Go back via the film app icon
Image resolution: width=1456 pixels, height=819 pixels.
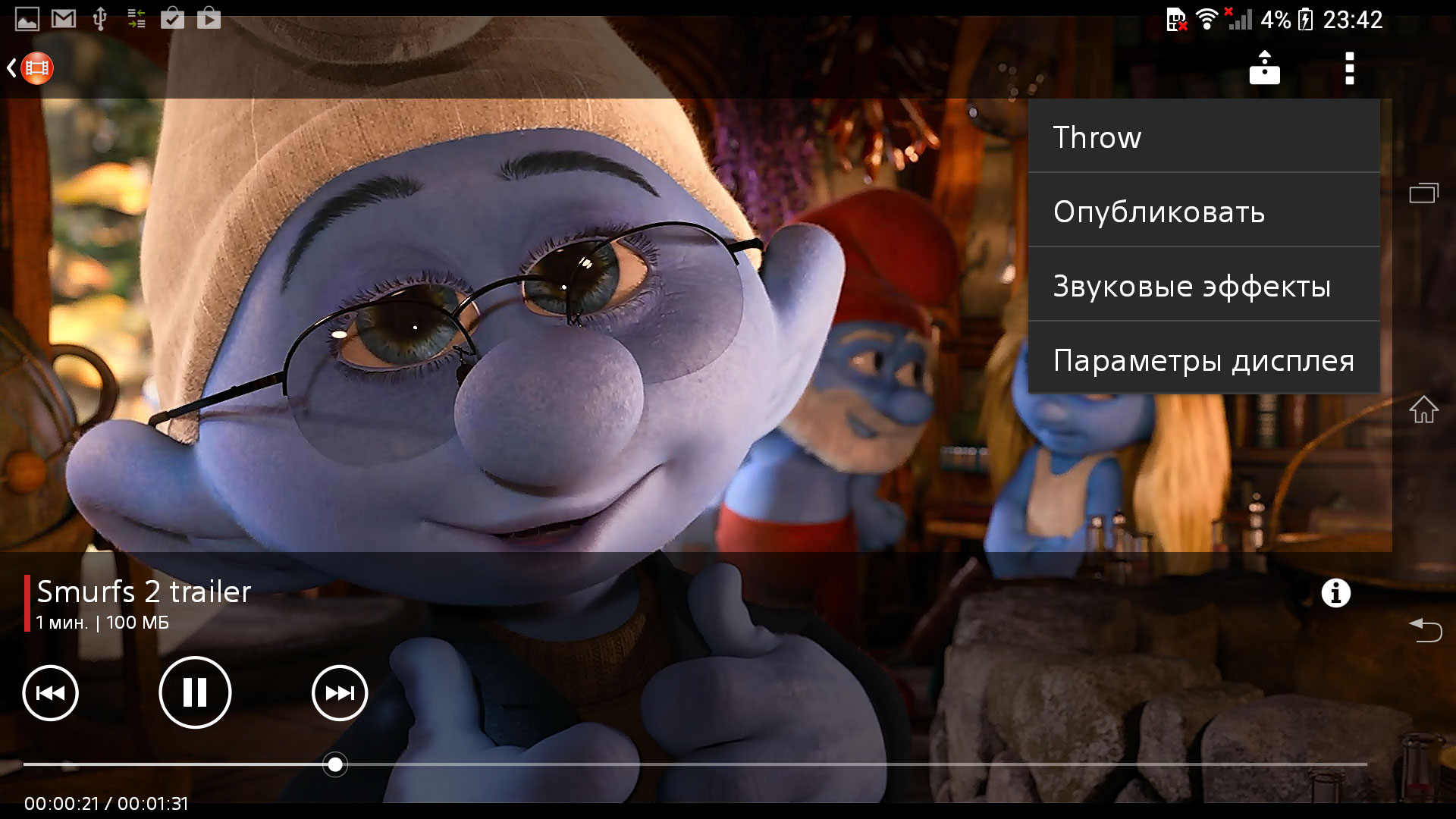point(32,68)
